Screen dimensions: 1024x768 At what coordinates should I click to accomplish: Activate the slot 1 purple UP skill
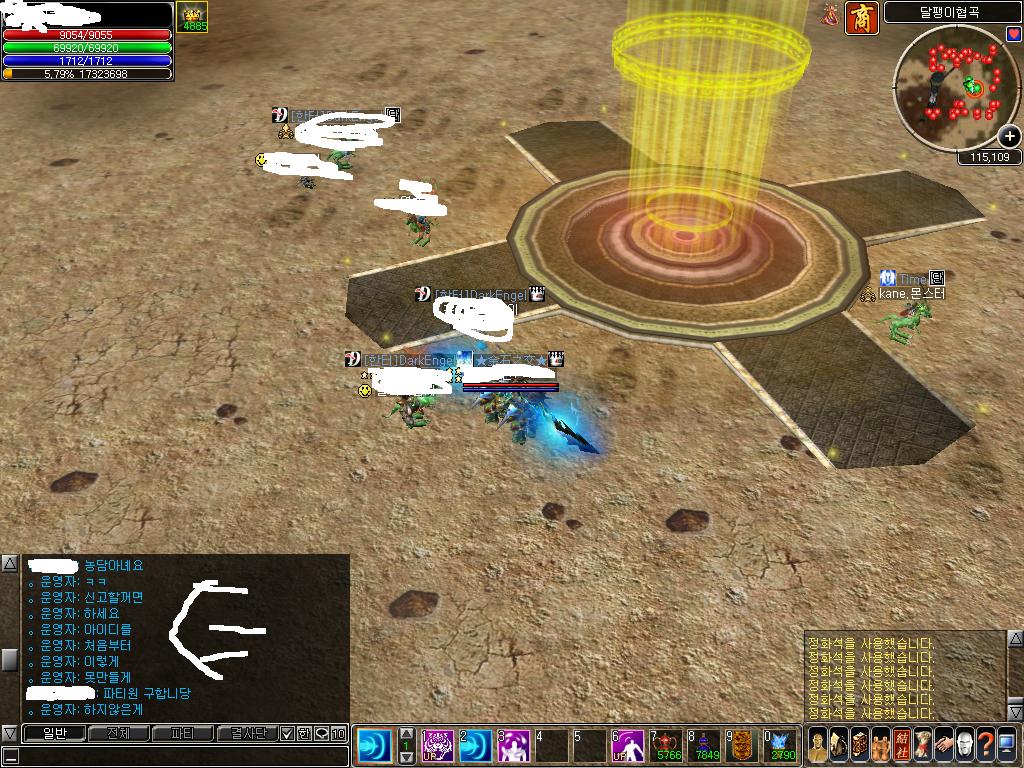437,746
